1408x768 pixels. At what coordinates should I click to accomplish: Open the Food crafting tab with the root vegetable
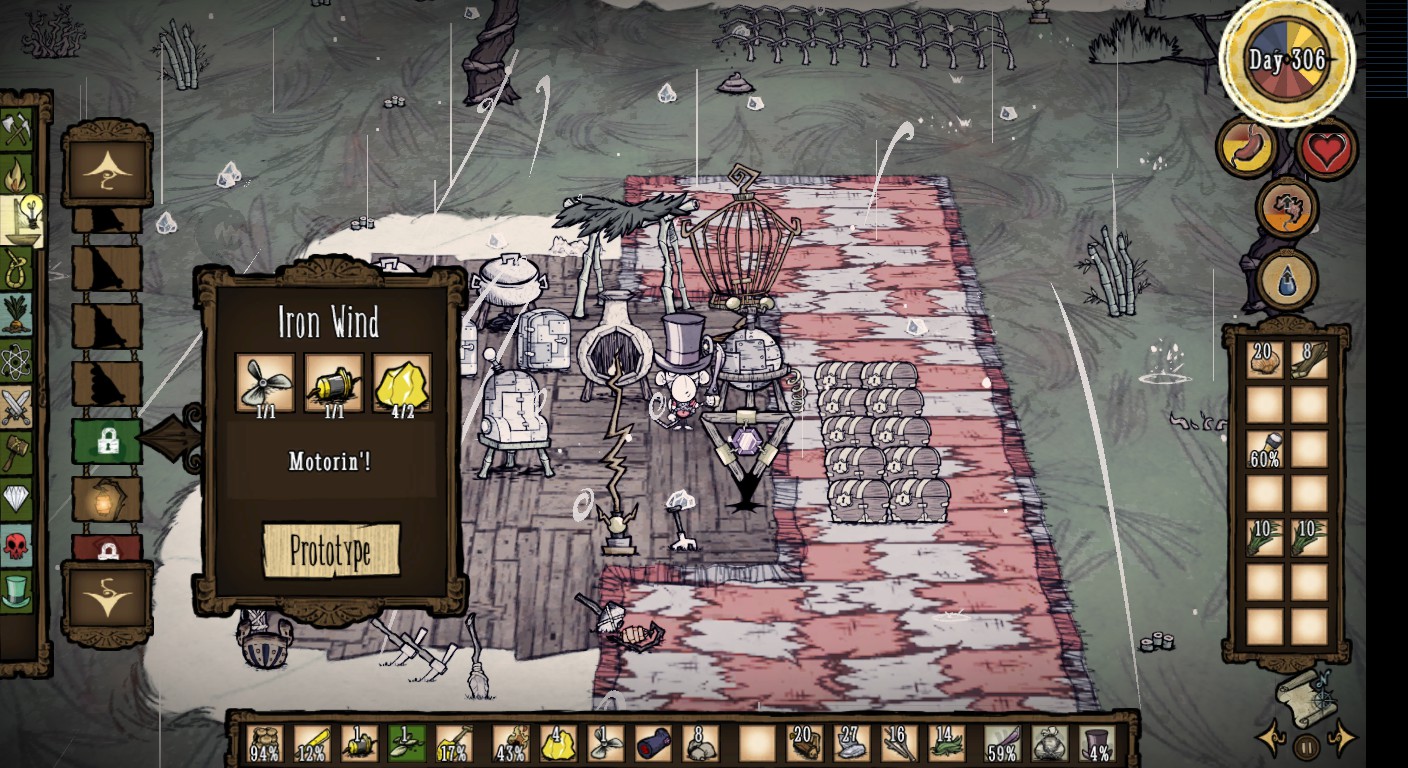[17, 313]
